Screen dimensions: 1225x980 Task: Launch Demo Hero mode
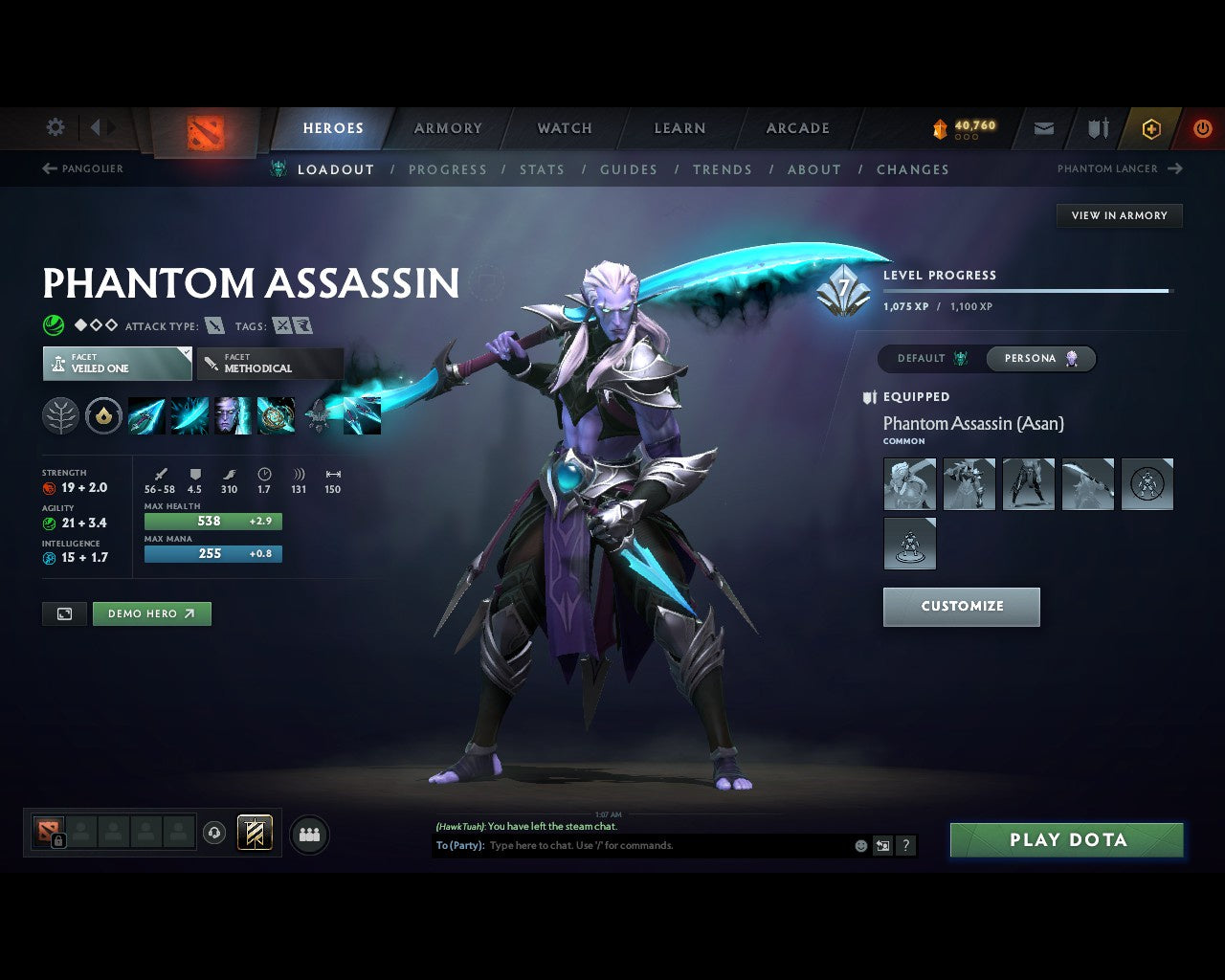point(151,613)
